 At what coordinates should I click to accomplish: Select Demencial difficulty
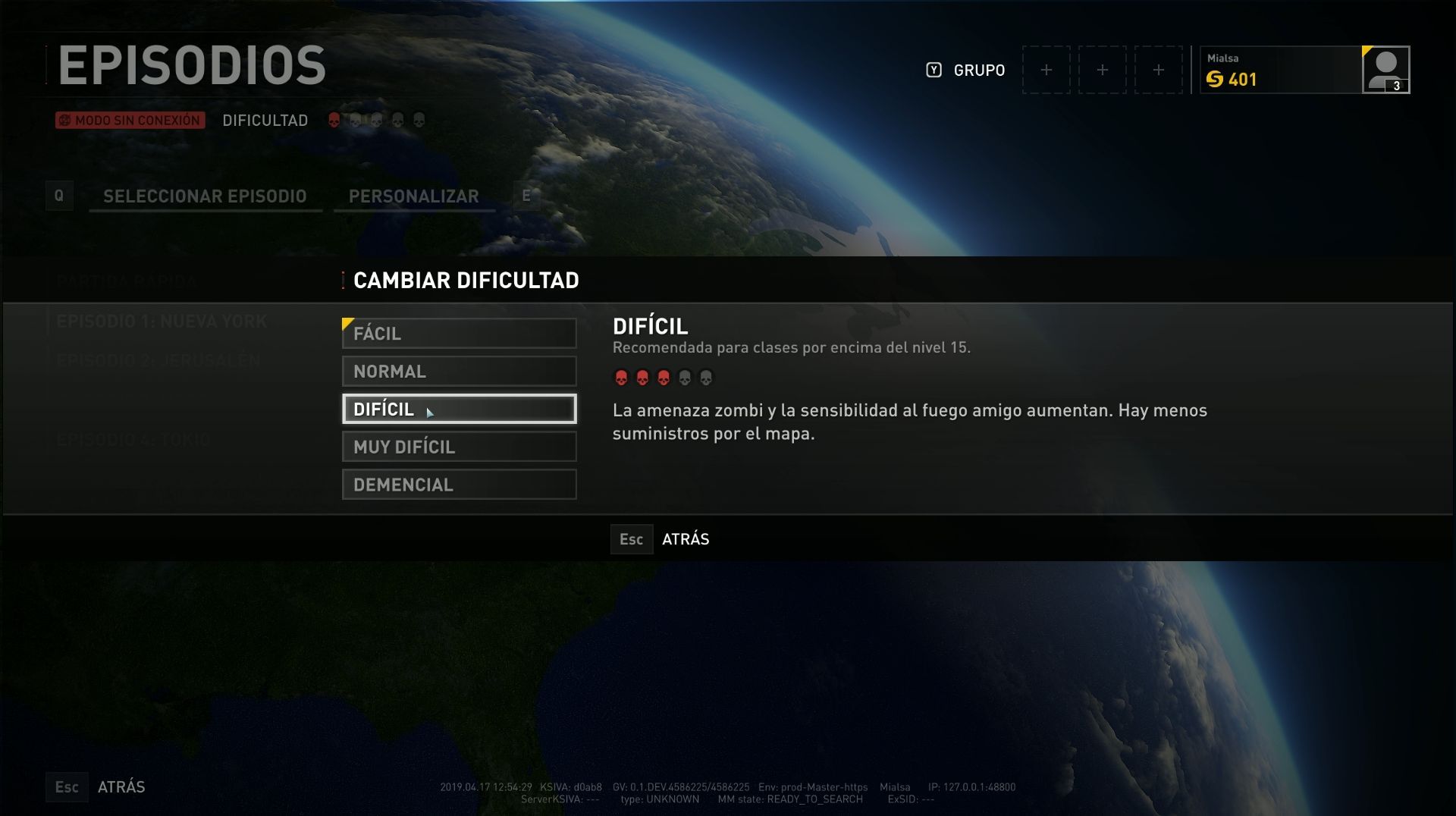(459, 485)
